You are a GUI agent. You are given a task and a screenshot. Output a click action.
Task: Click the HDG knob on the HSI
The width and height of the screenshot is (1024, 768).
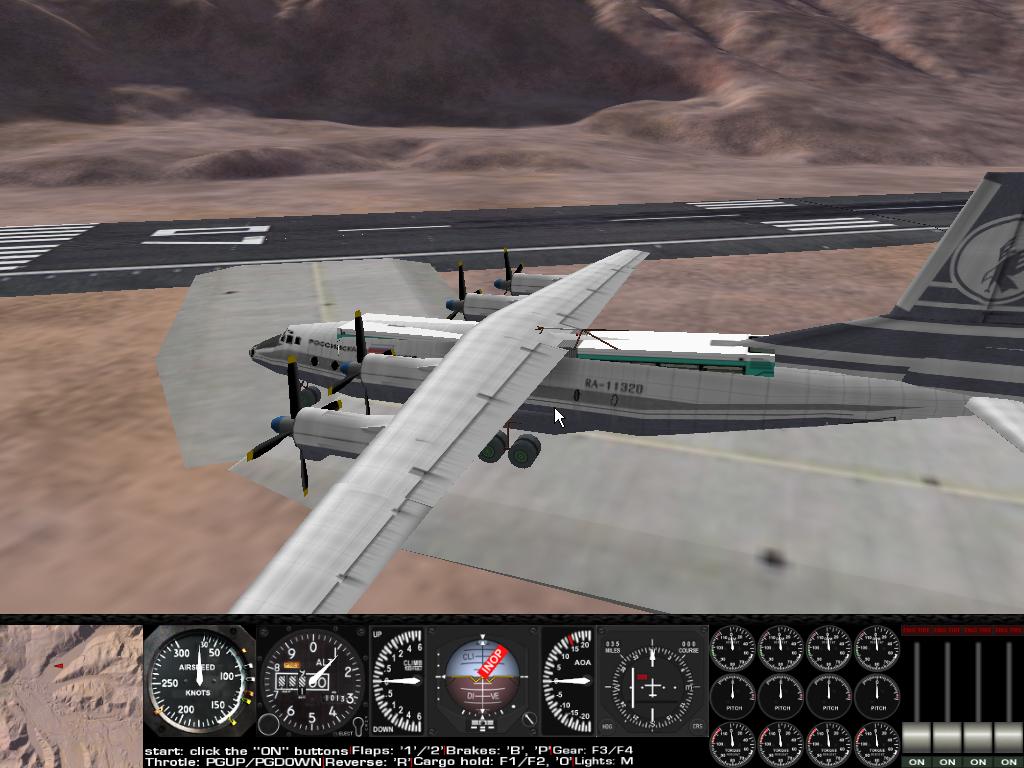pyautogui.click(x=609, y=727)
